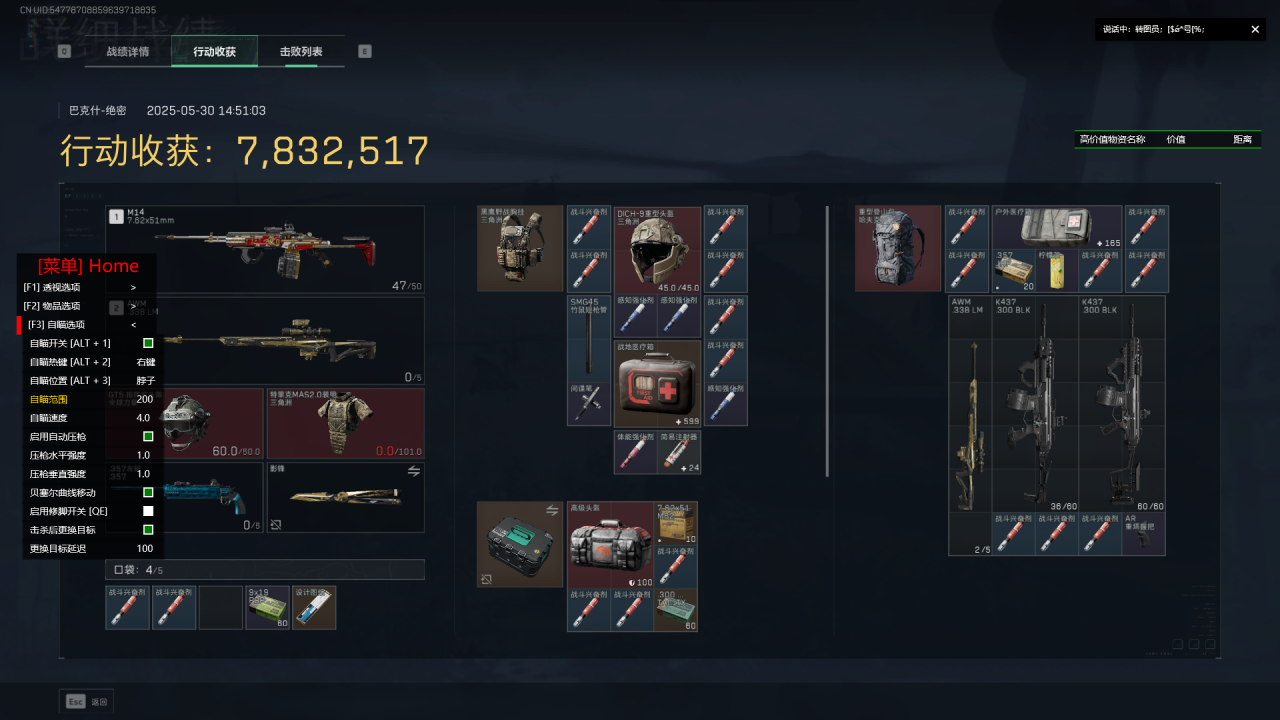The width and height of the screenshot is (1280, 720).
Task: Select the 行动收获 tab
Action: pos(214,51)
